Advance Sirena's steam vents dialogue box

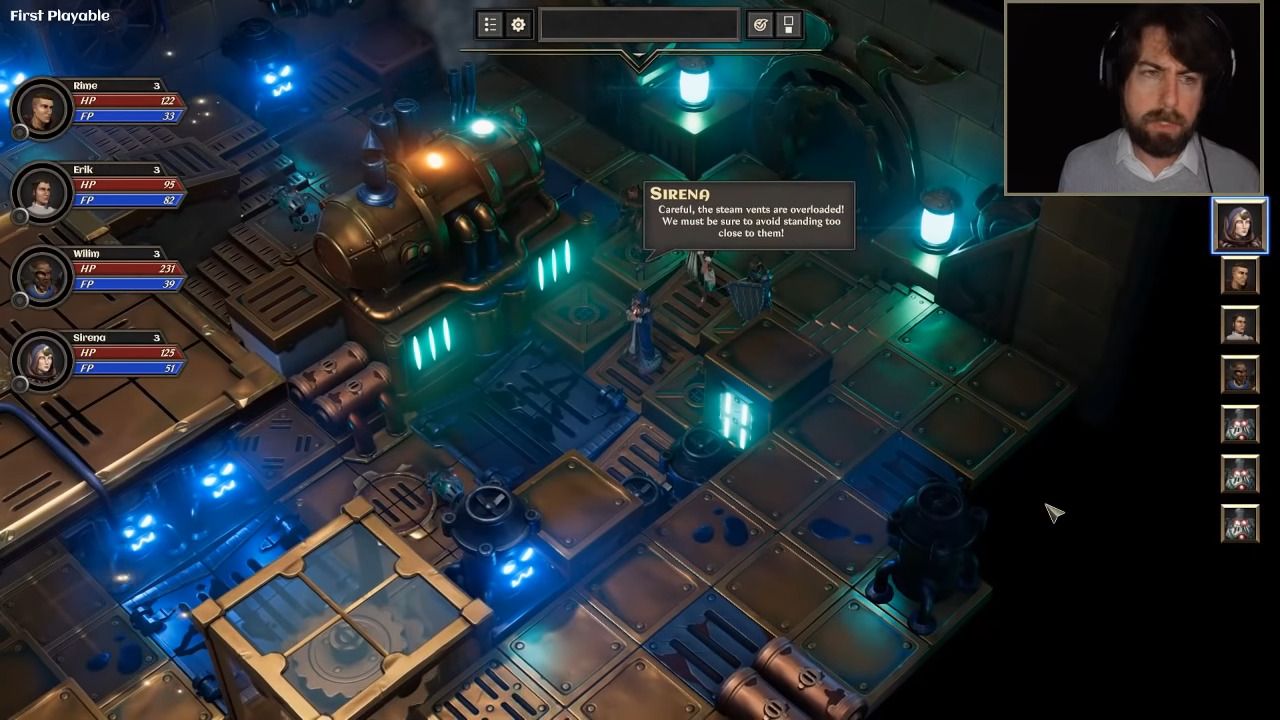click(749, 215)
